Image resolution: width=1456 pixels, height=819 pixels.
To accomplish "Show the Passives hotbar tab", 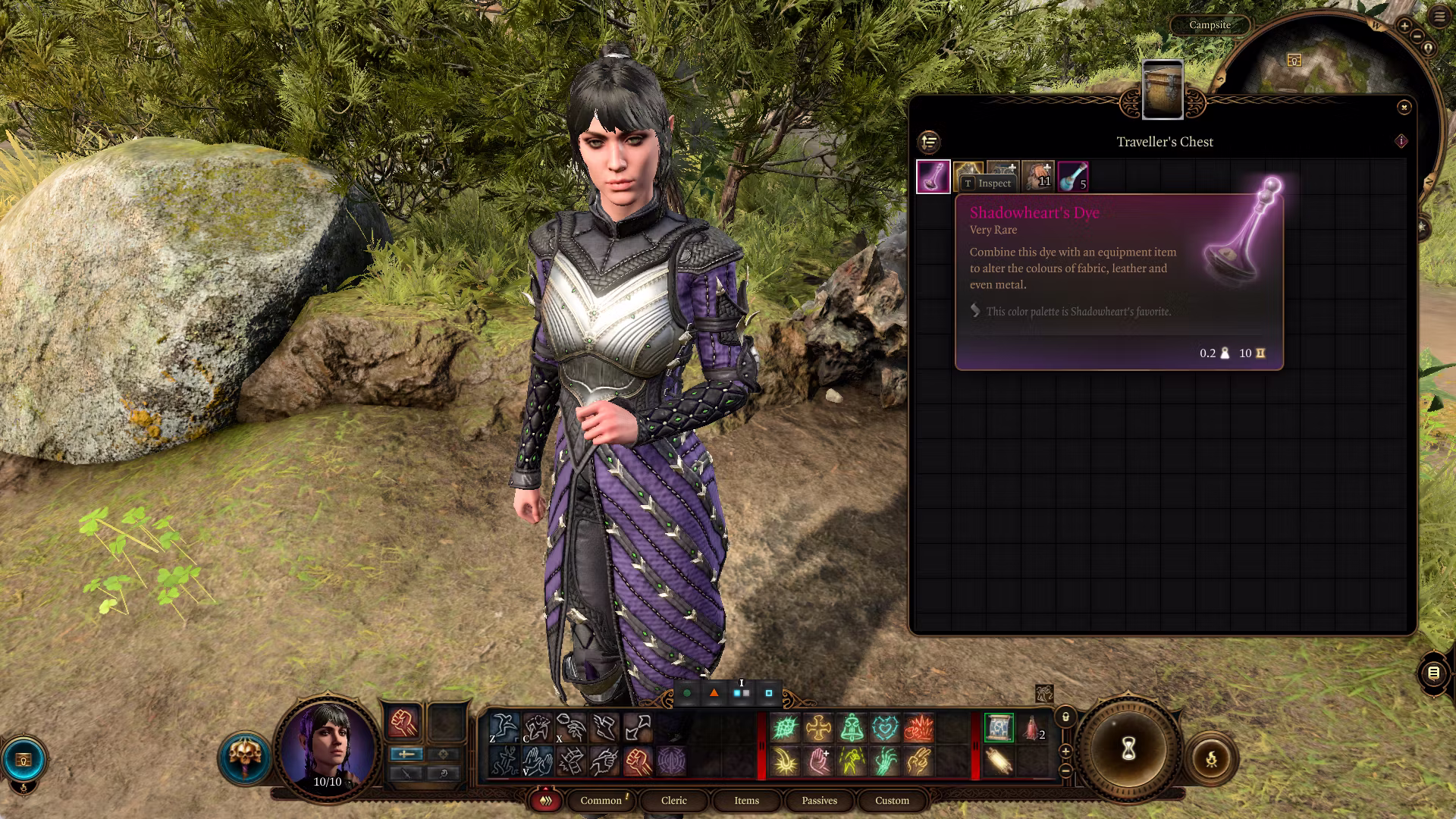I will tap(819, 800).
